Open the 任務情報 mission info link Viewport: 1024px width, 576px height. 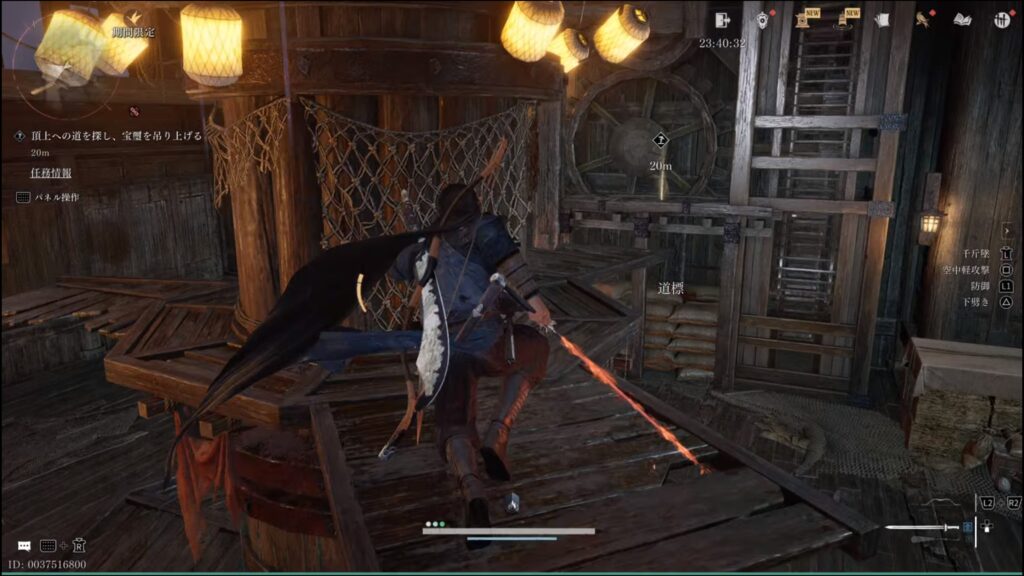[50, 173]
